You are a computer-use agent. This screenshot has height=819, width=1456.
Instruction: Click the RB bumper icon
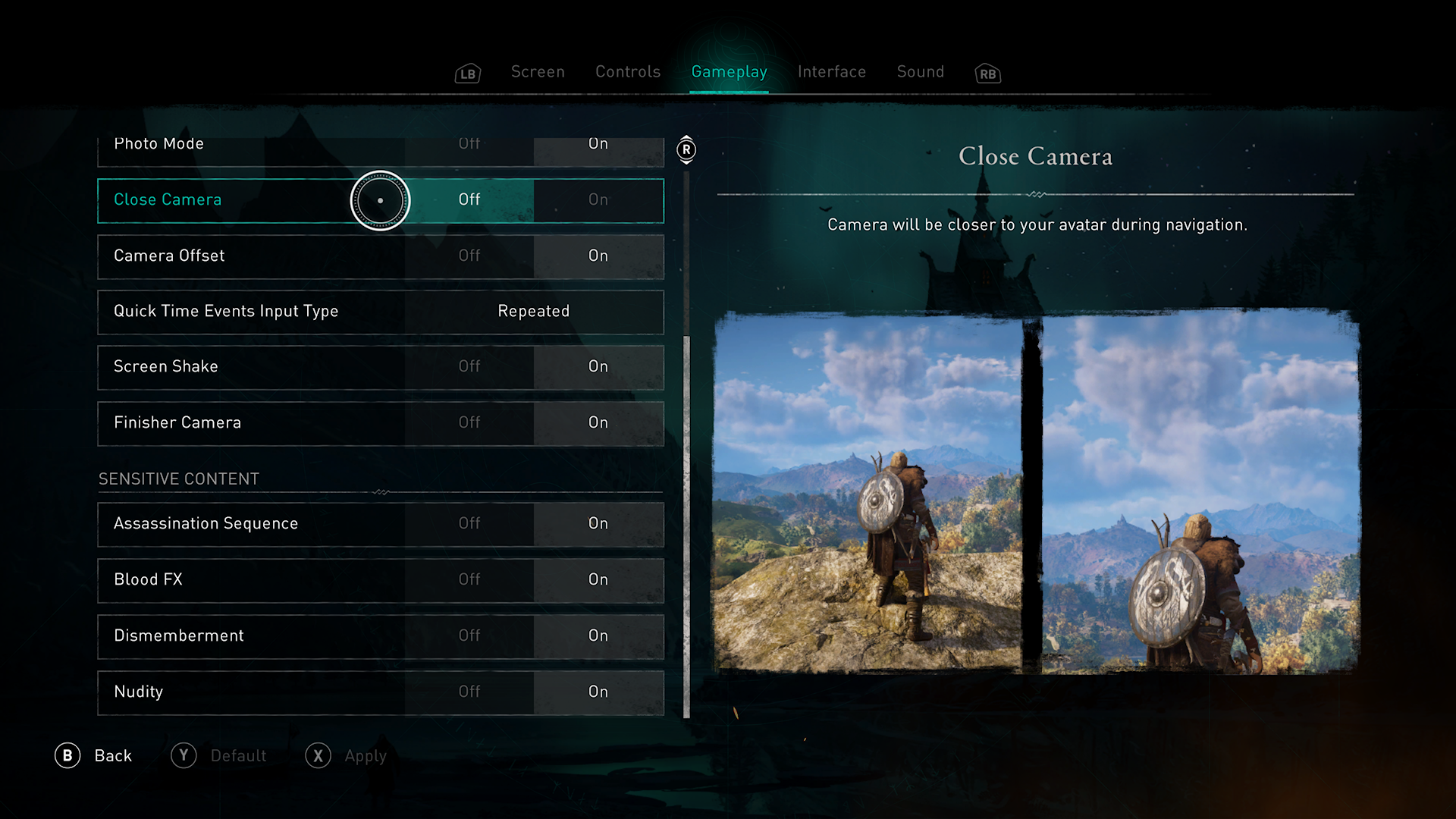click(987, 73)
